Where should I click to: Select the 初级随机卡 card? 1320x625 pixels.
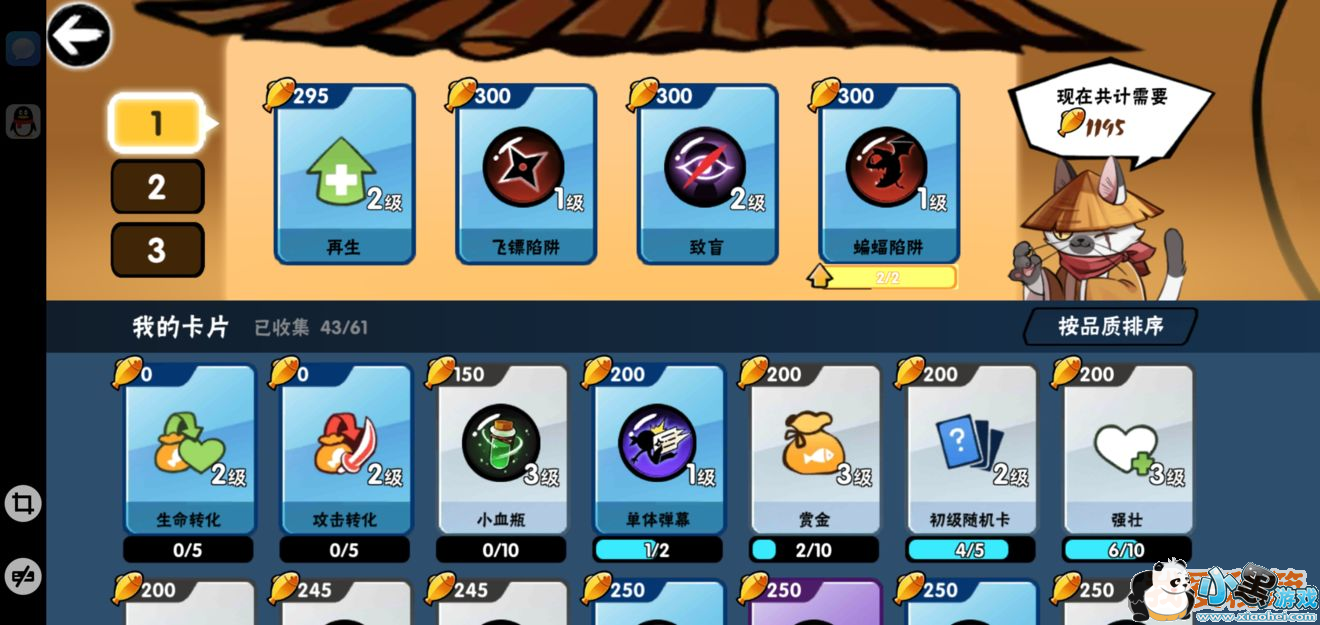pyautogui.click(x=971, y=450)
